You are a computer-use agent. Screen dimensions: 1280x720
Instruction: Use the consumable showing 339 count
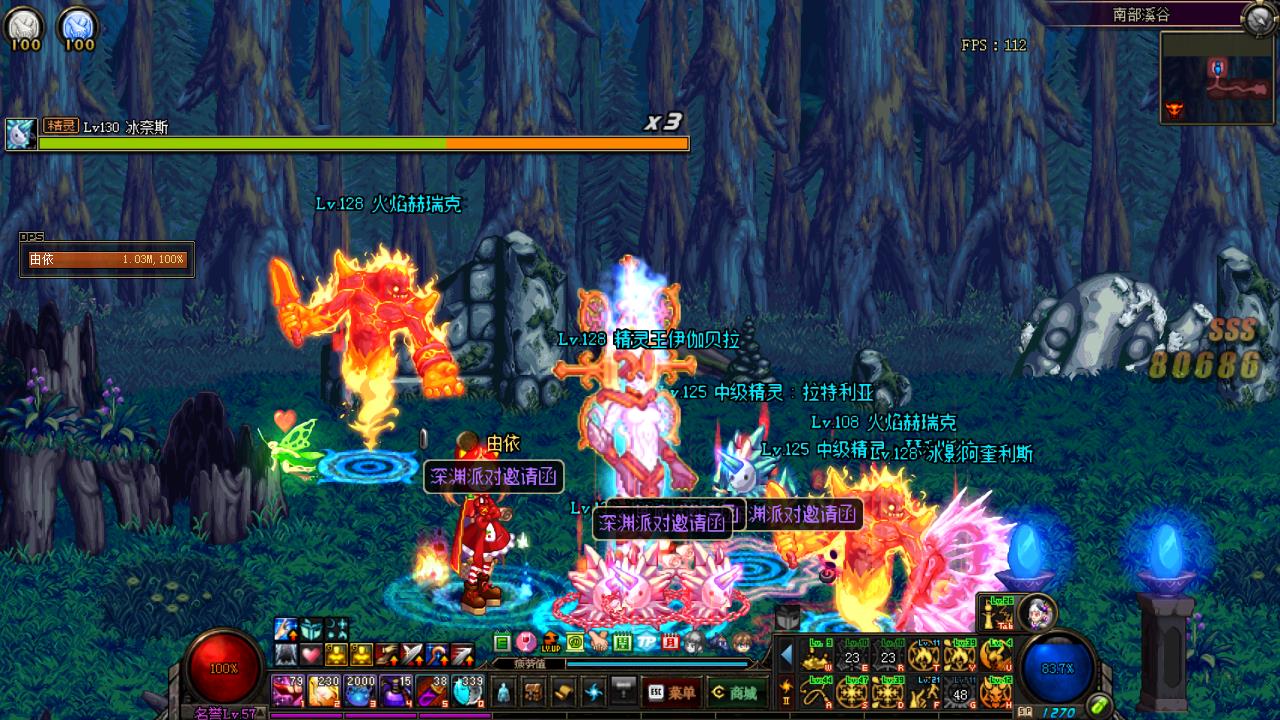[468, 691]
